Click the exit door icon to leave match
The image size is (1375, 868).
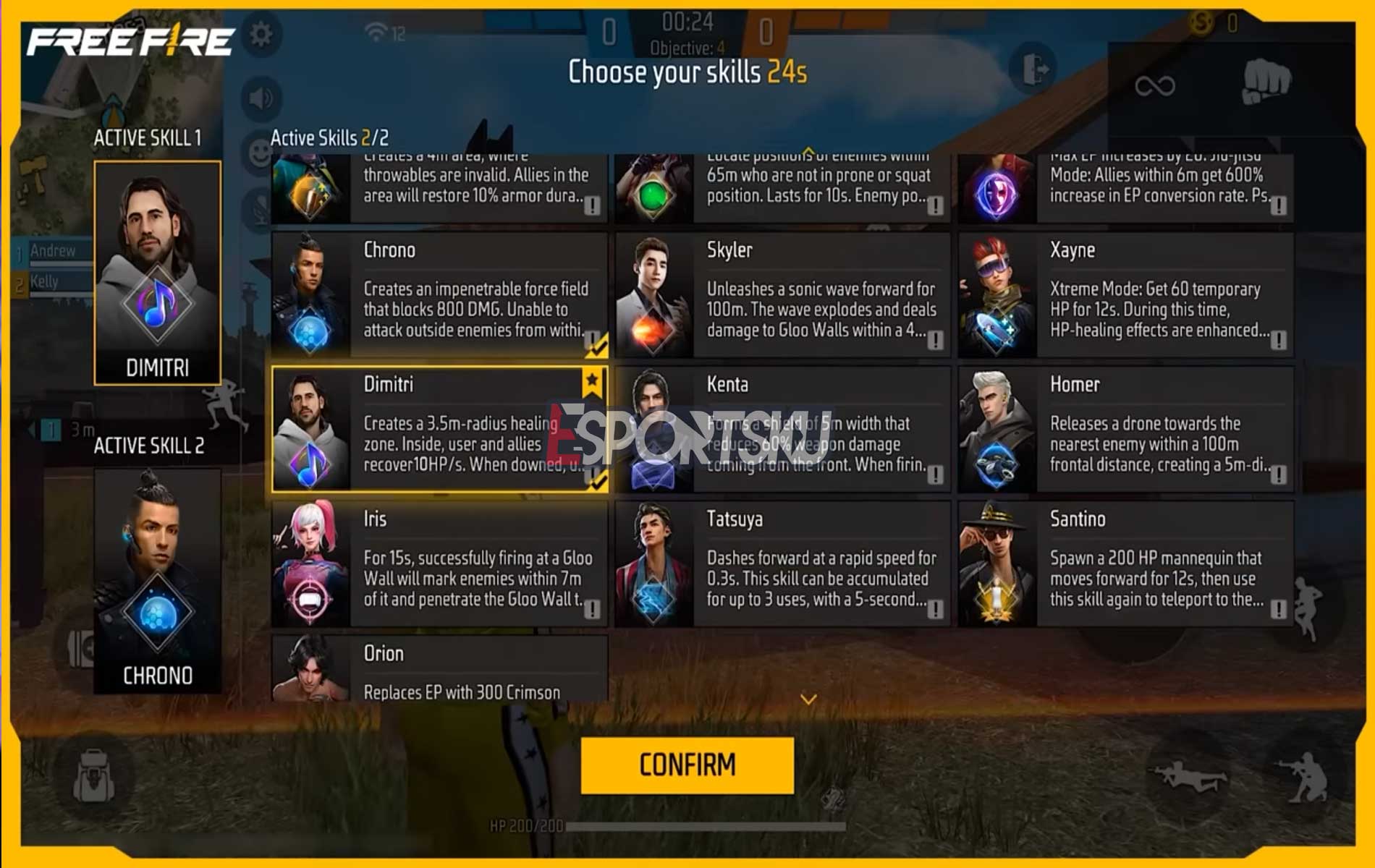pos(1033,69)
